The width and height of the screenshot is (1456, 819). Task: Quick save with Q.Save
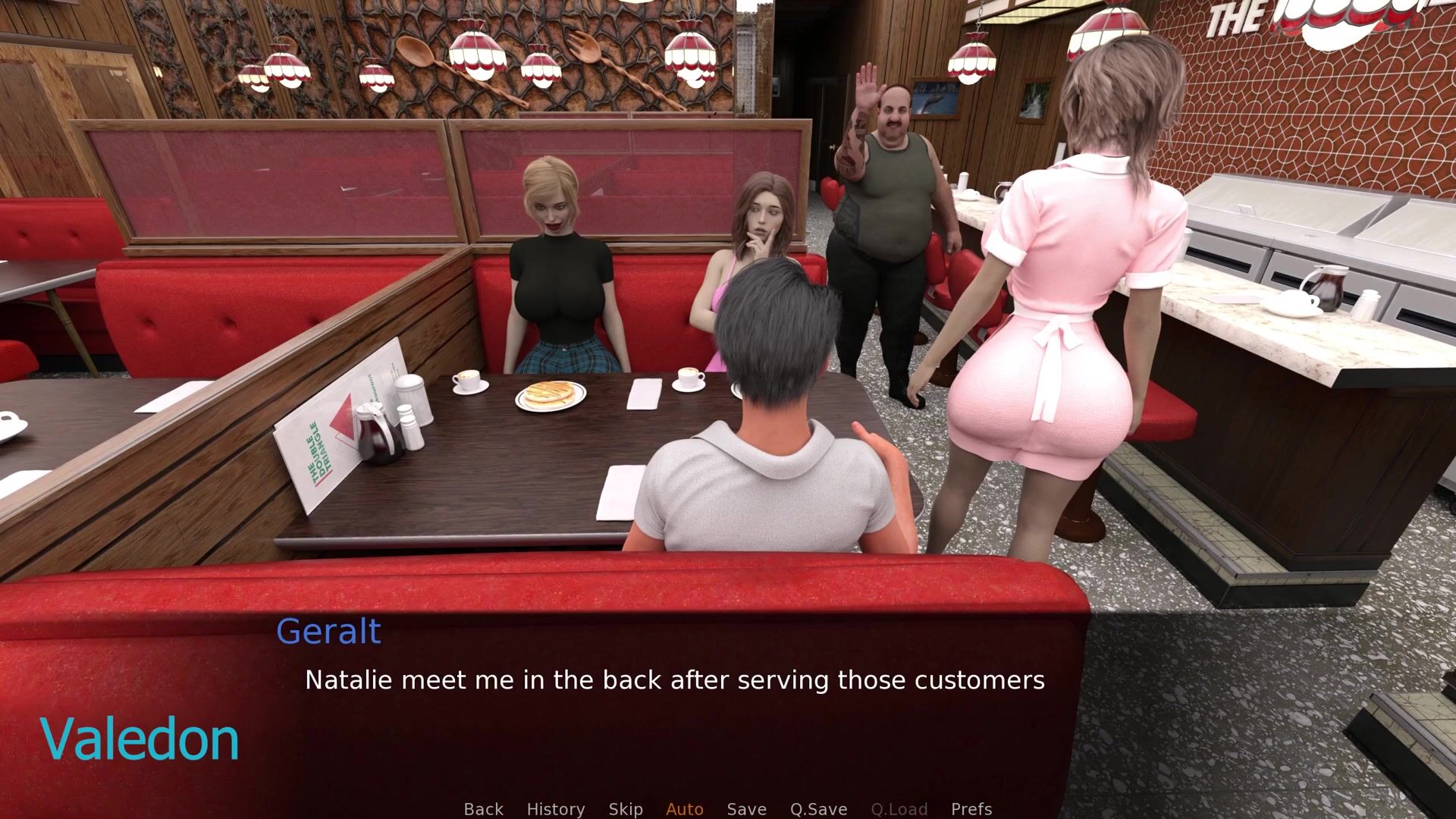pyautogui.click(x=818, y=809)
